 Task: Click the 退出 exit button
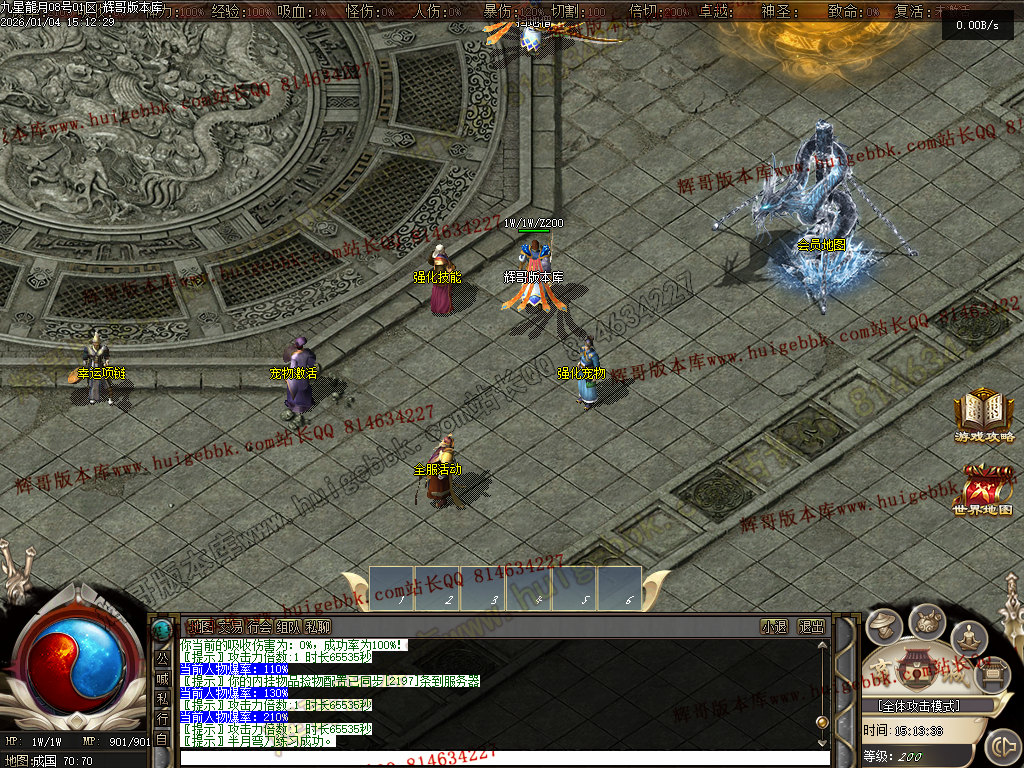(811, 627)
